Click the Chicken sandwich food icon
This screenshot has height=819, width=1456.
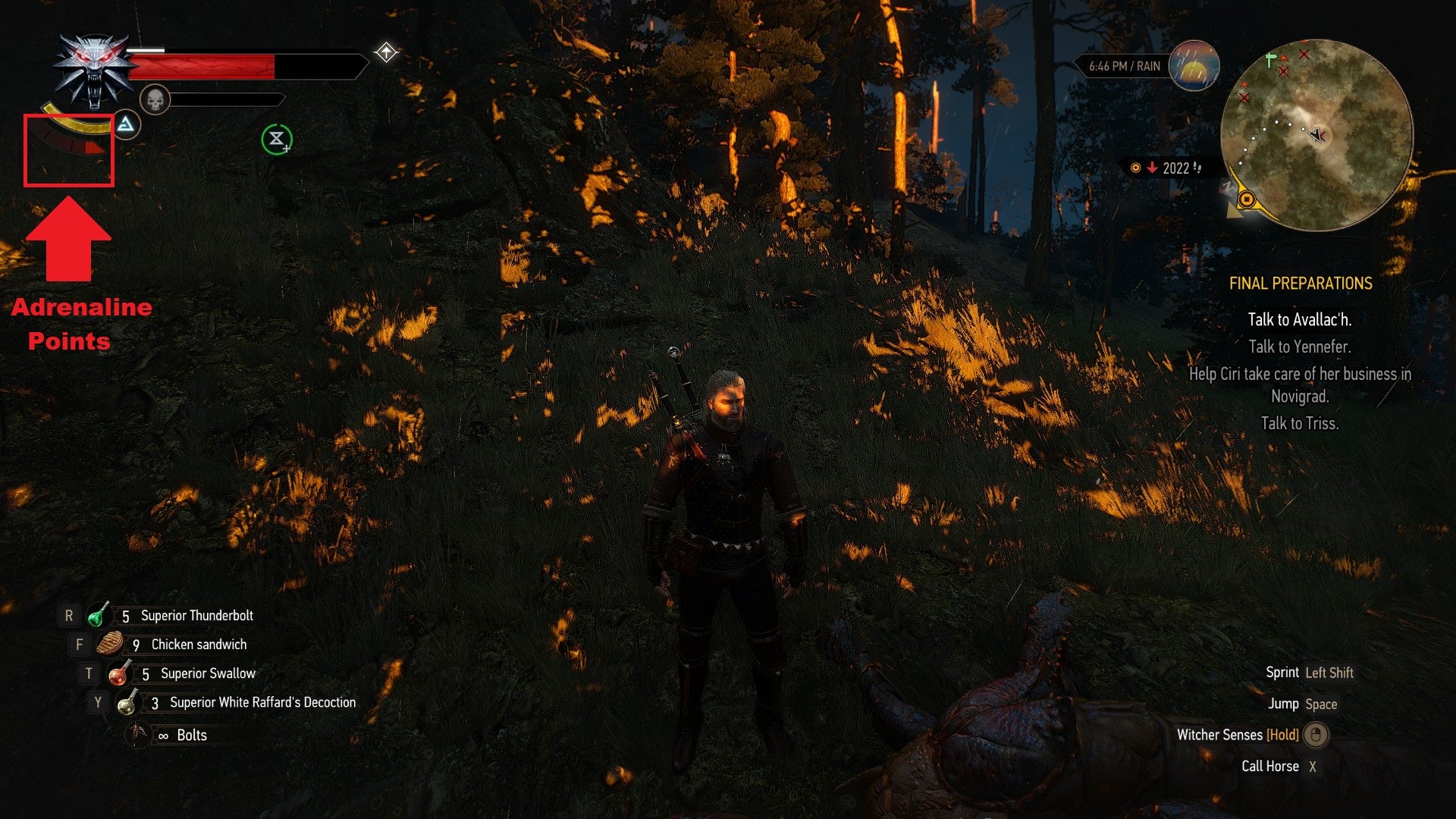coord(110,644)
